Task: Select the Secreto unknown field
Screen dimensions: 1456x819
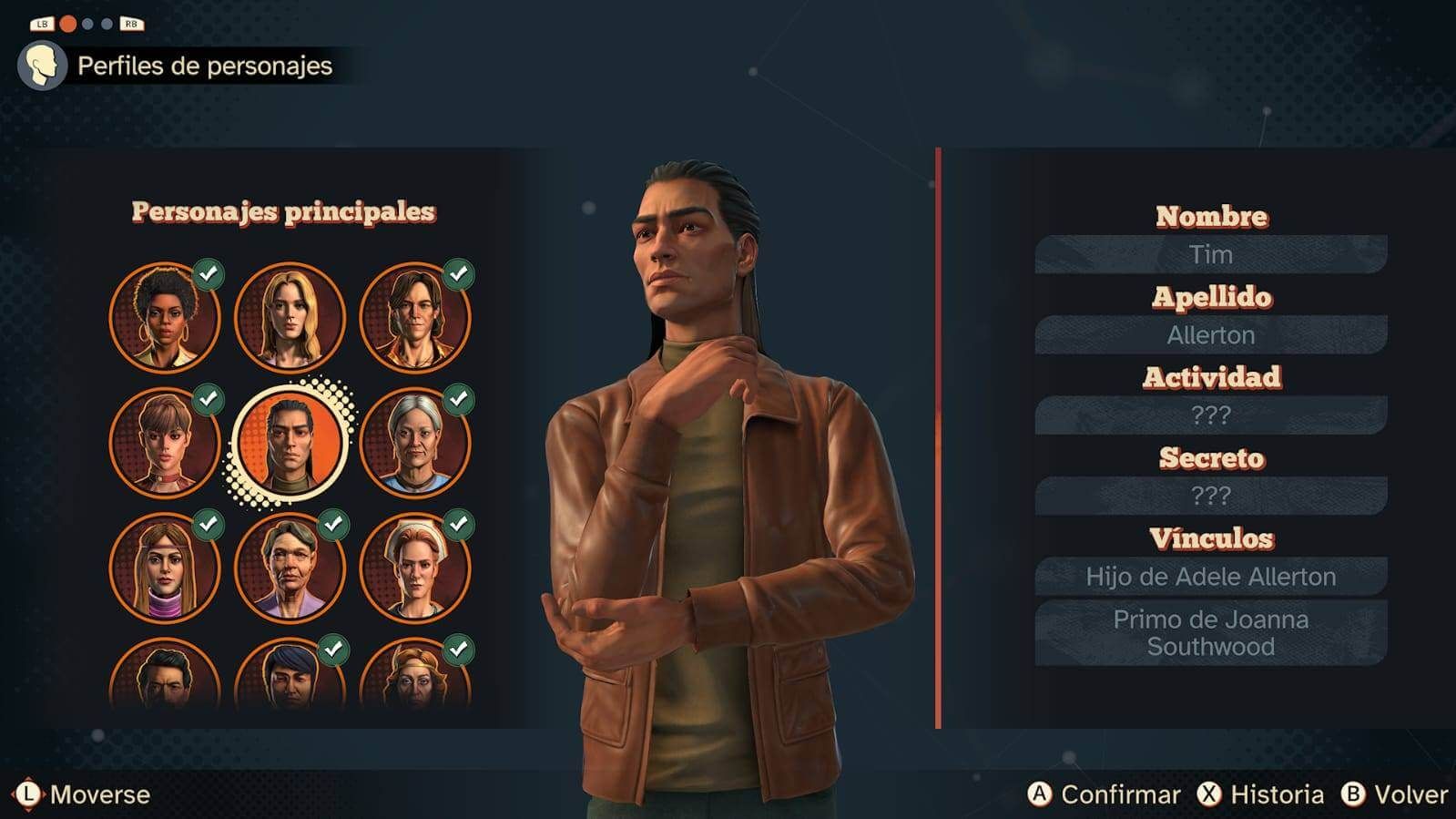Action: coord(1210,496)
